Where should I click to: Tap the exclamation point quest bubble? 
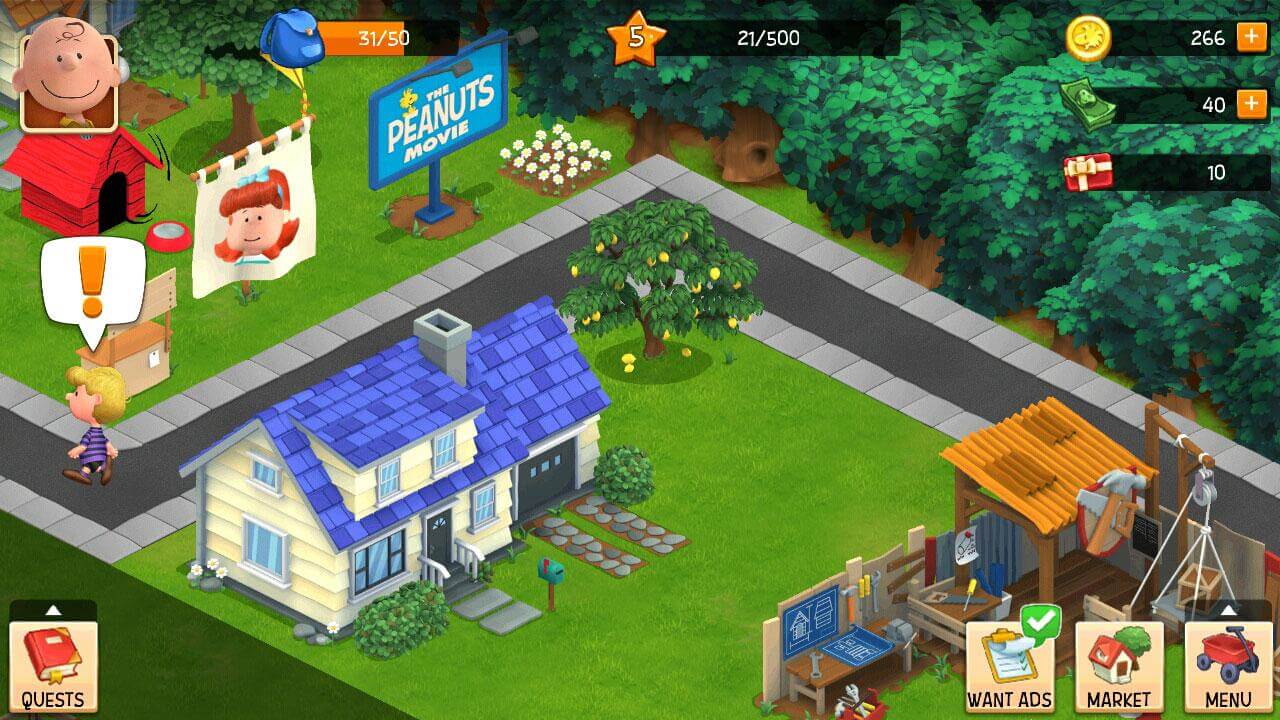[x=90, y=280]
